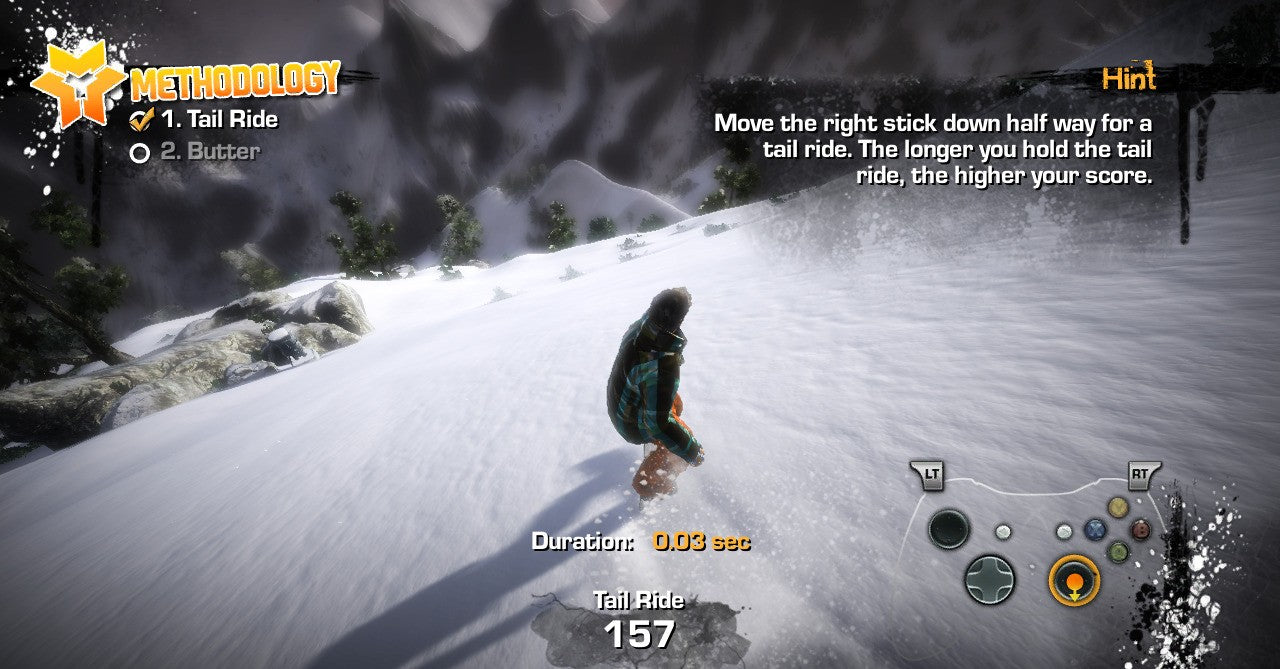Open the Hint panel heading

click(x=1128, y=78)
